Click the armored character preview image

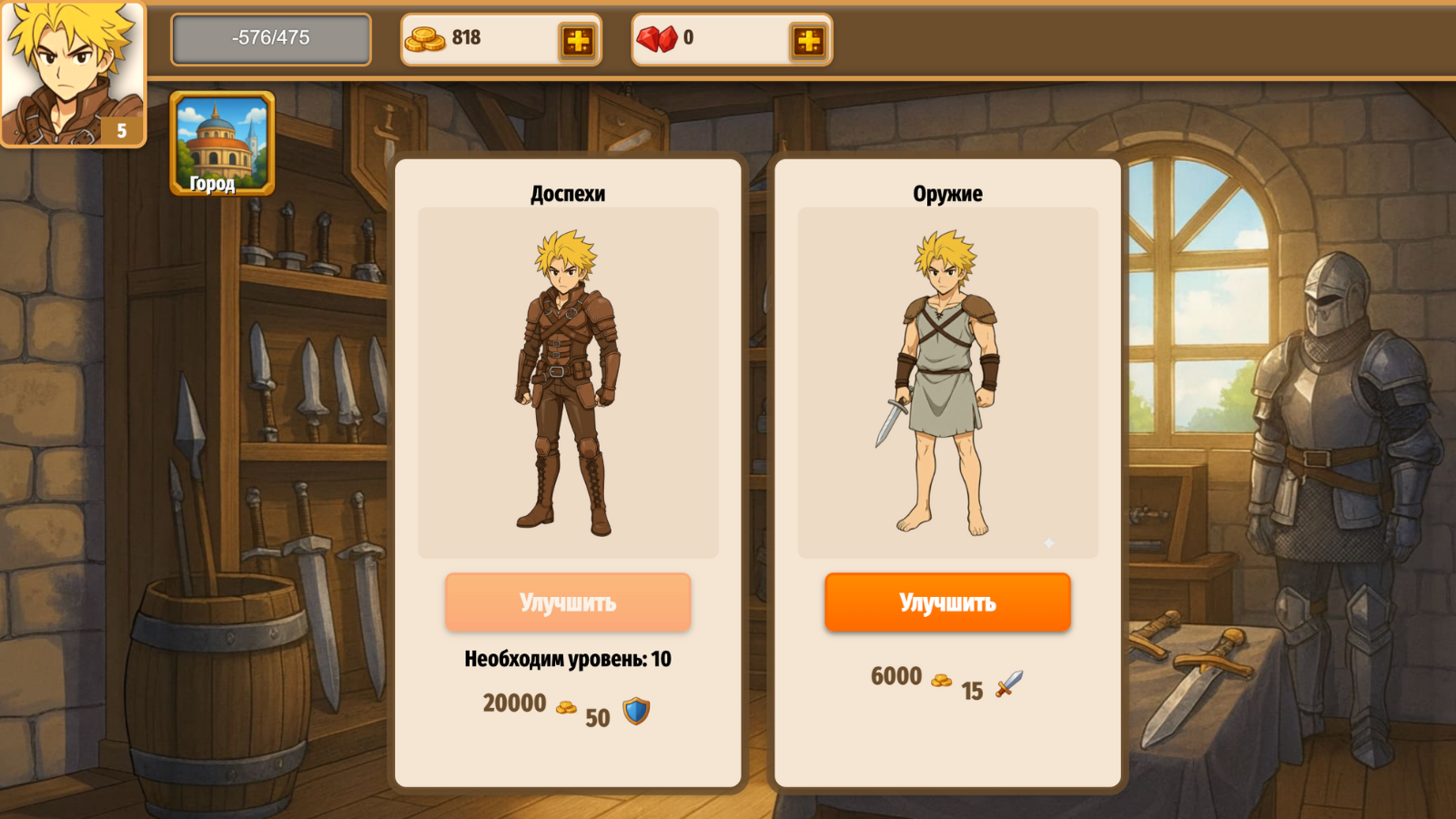coord(567,382)
